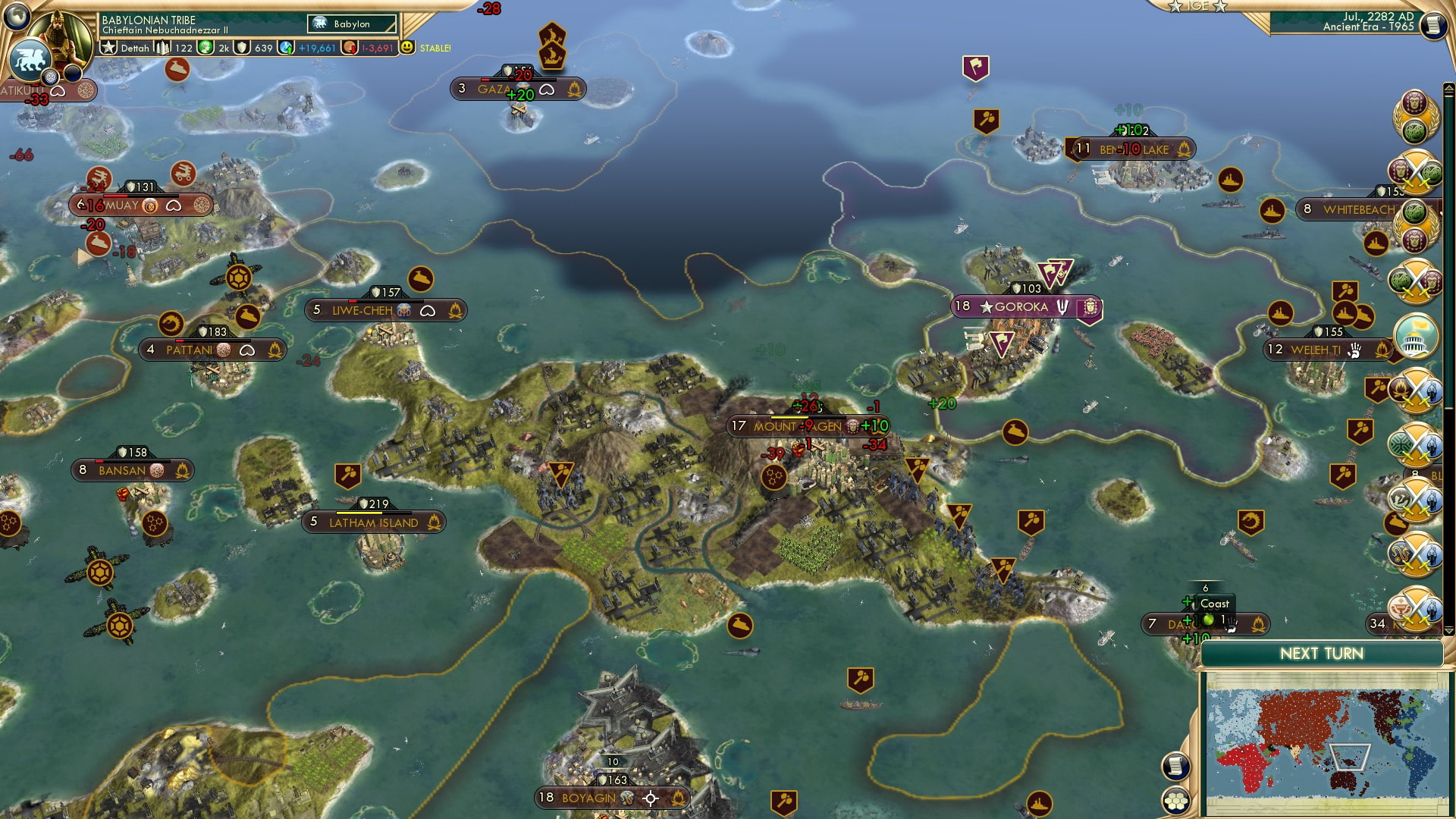The height and width of the screenshot is (819, 1456).
Task: Click the gold icon showing +19,661
Action: [286, 47]
